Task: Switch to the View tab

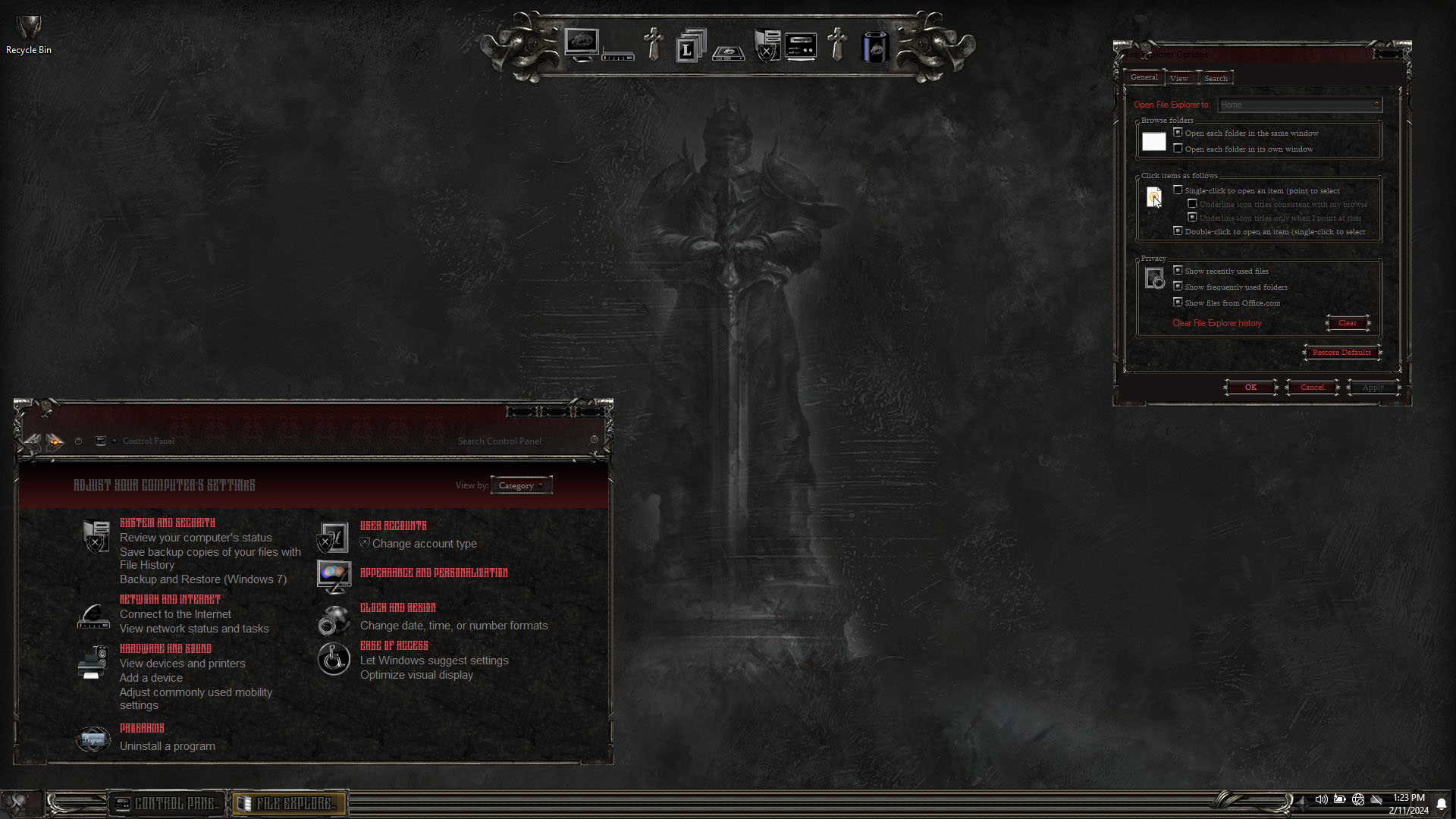Action: [x=1178, y=78]
